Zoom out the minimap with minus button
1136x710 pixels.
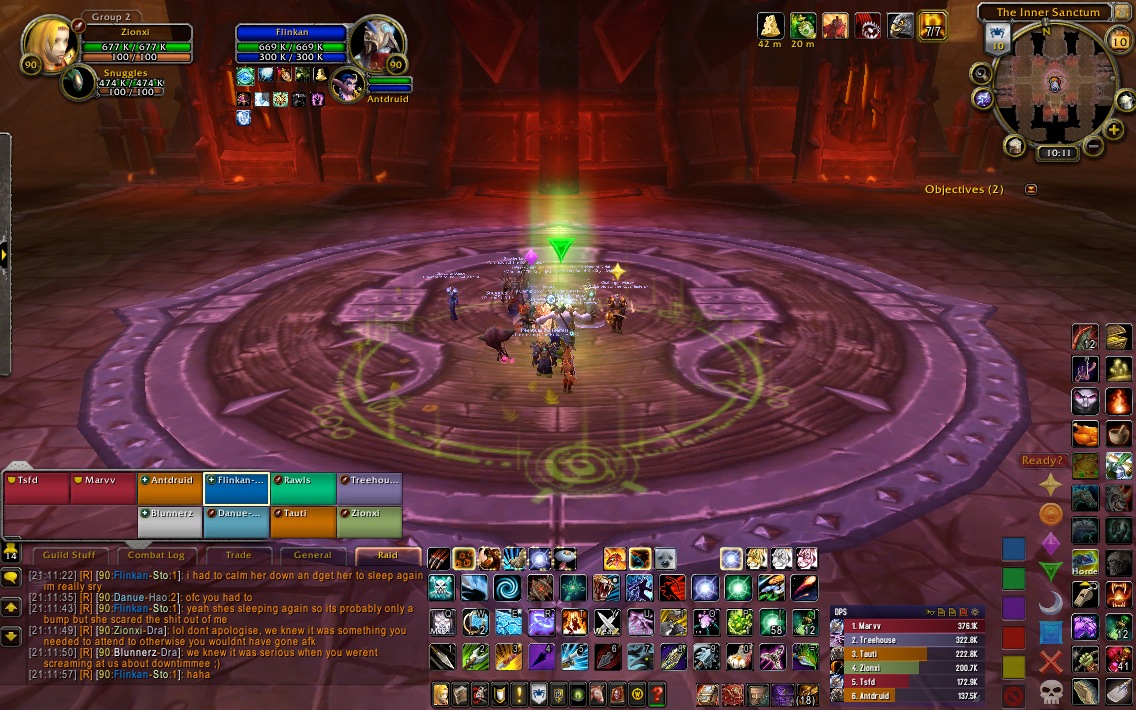click(x=1093, y=146)
